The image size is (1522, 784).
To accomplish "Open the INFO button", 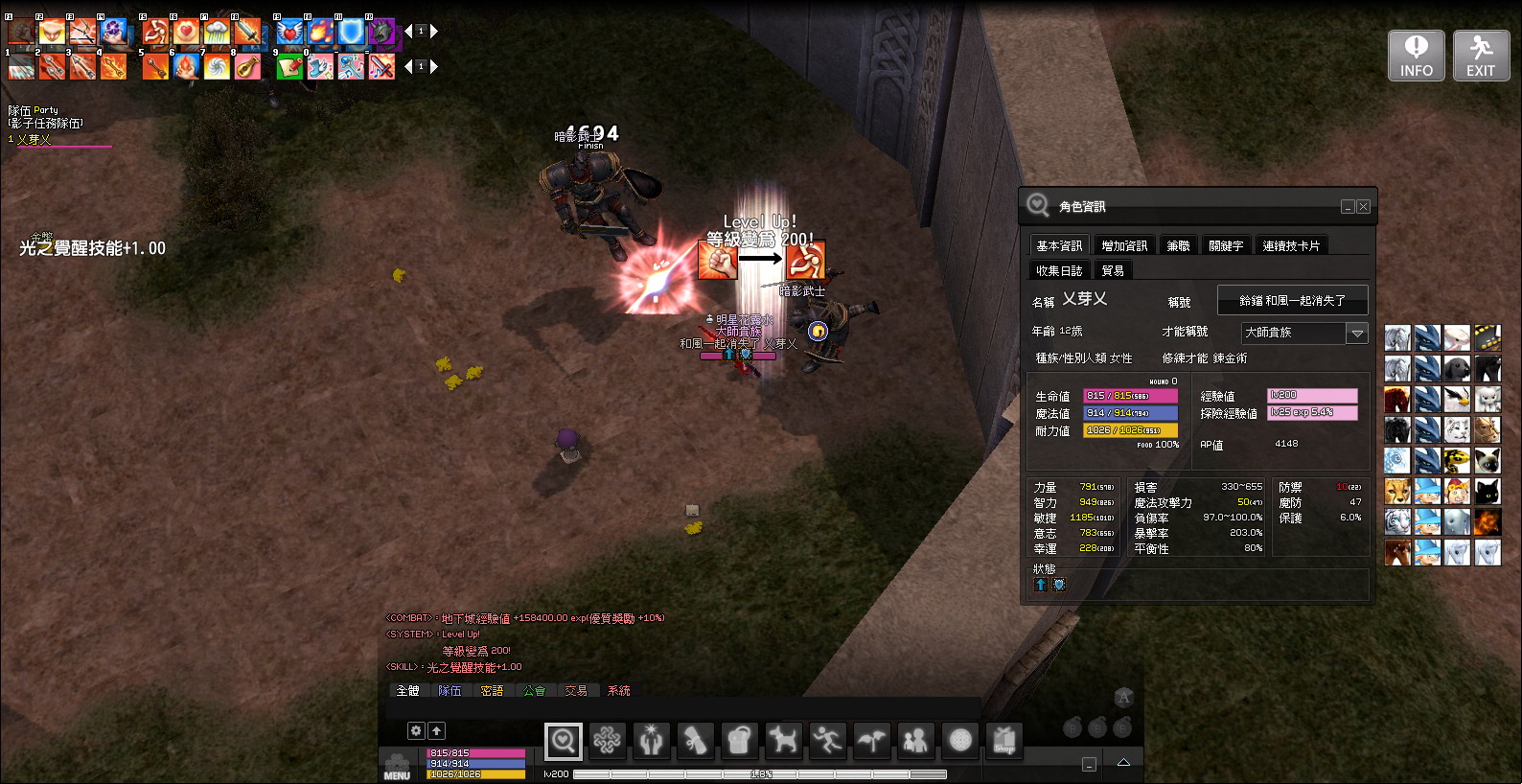I will tap(1416, 56).
